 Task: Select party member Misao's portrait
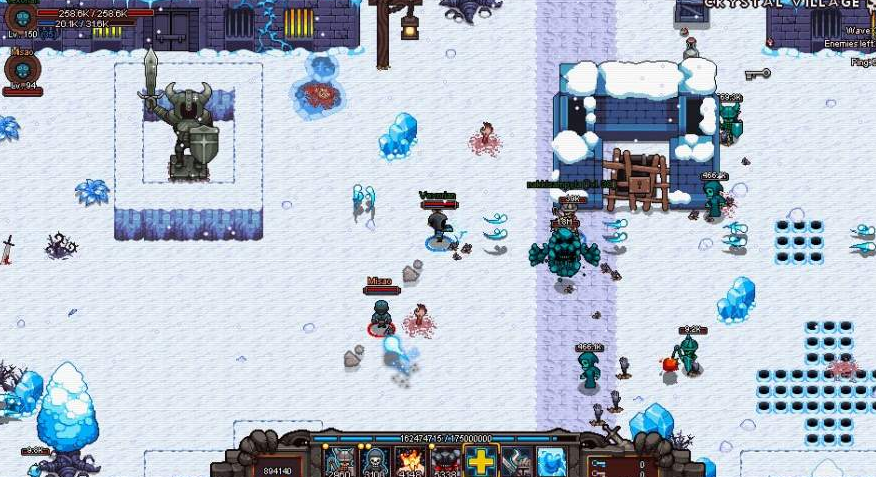click(x=22, y=68)
